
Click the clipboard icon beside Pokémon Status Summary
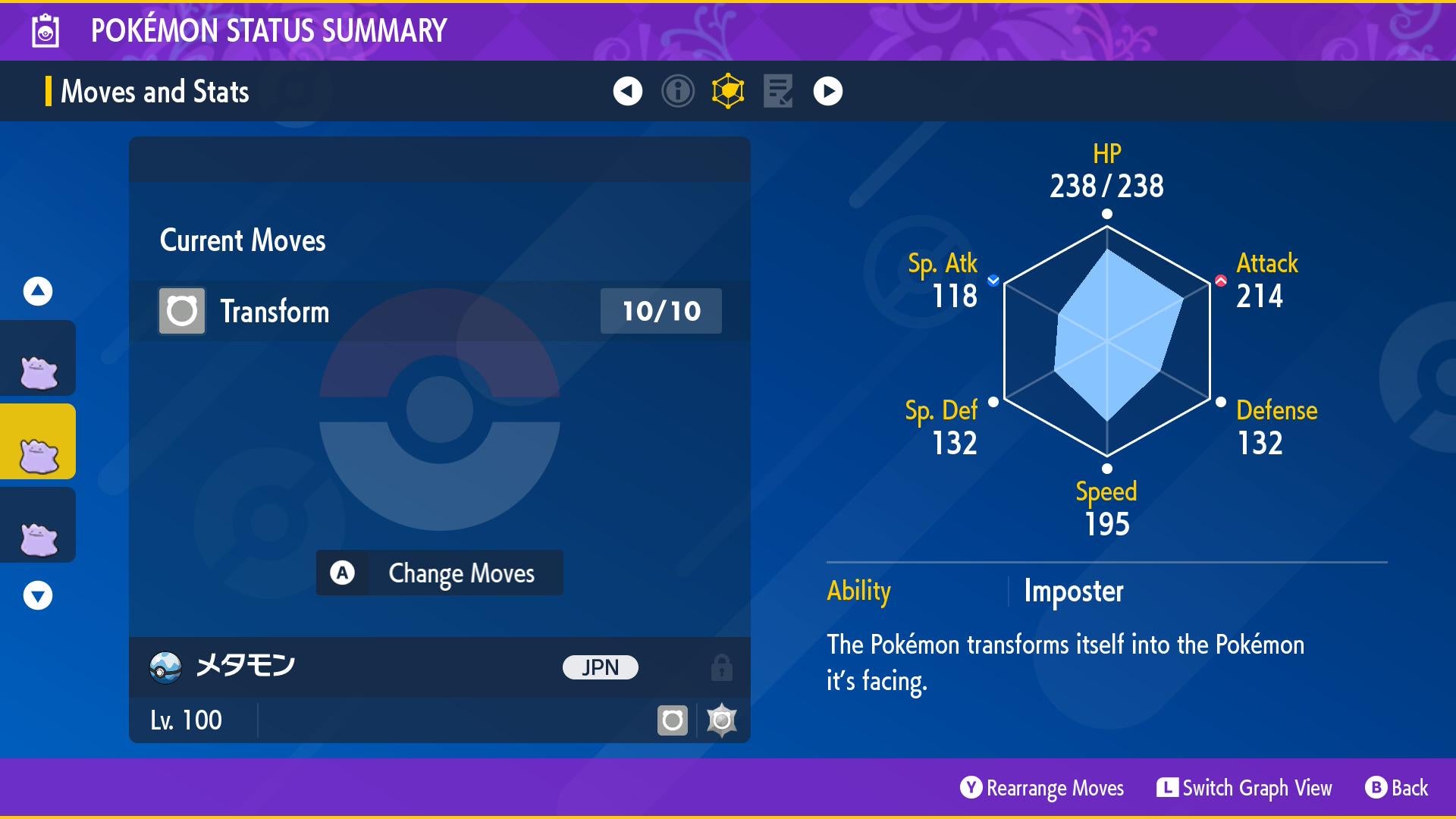point(45,30)
